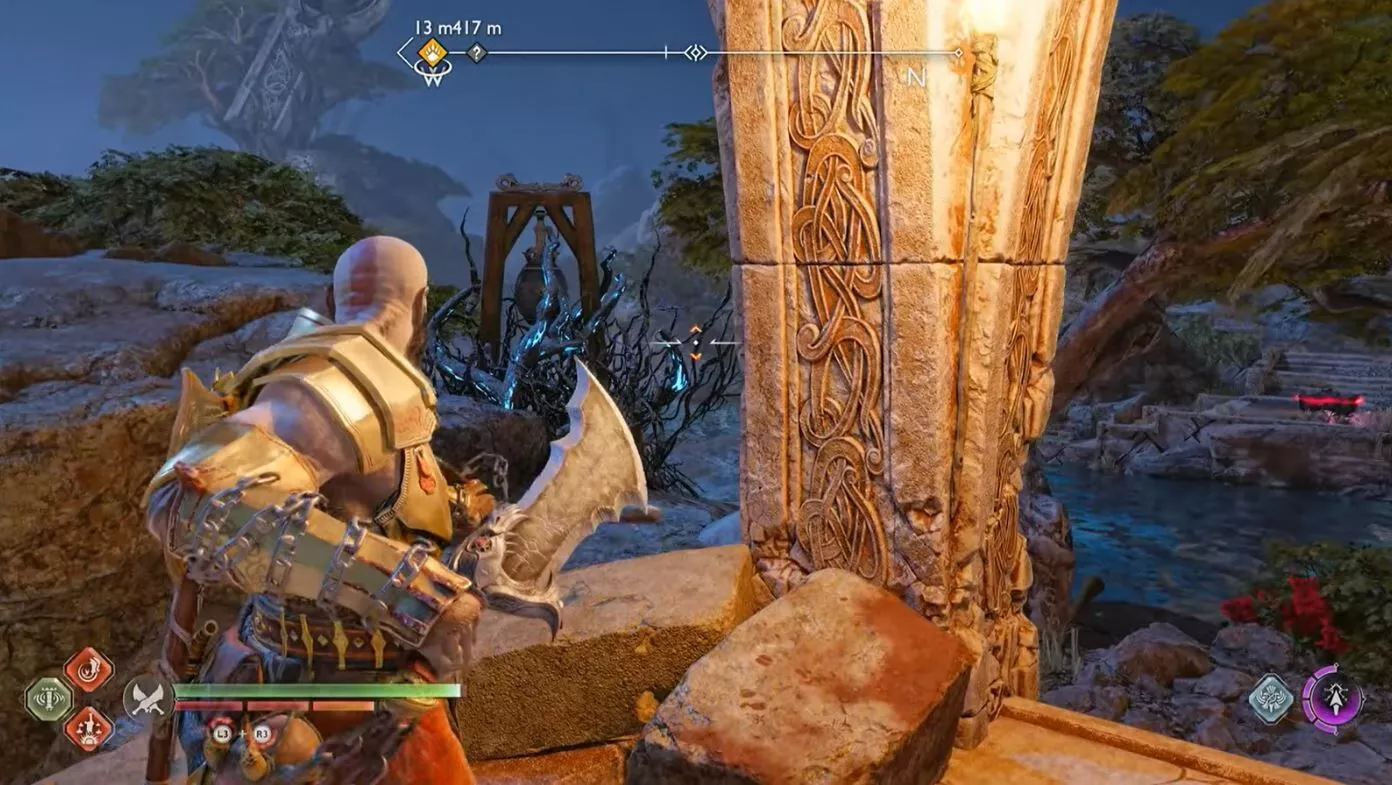Activate the purple Spartan Rage arrow icon
This screenshot has height=785, width=1392.
tap(1335, 697)
